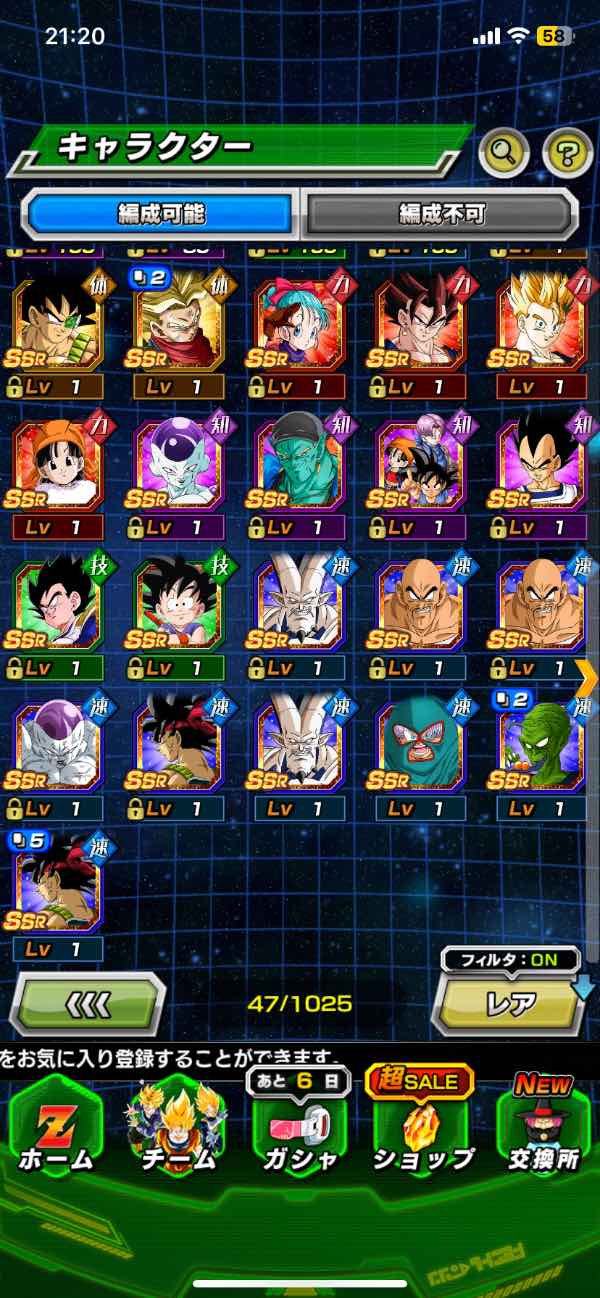Image resolution: width=600 pixels, height=1298 pixels.
Task: Choose the Pan character with orange bandana
Action: coord(58,464)
